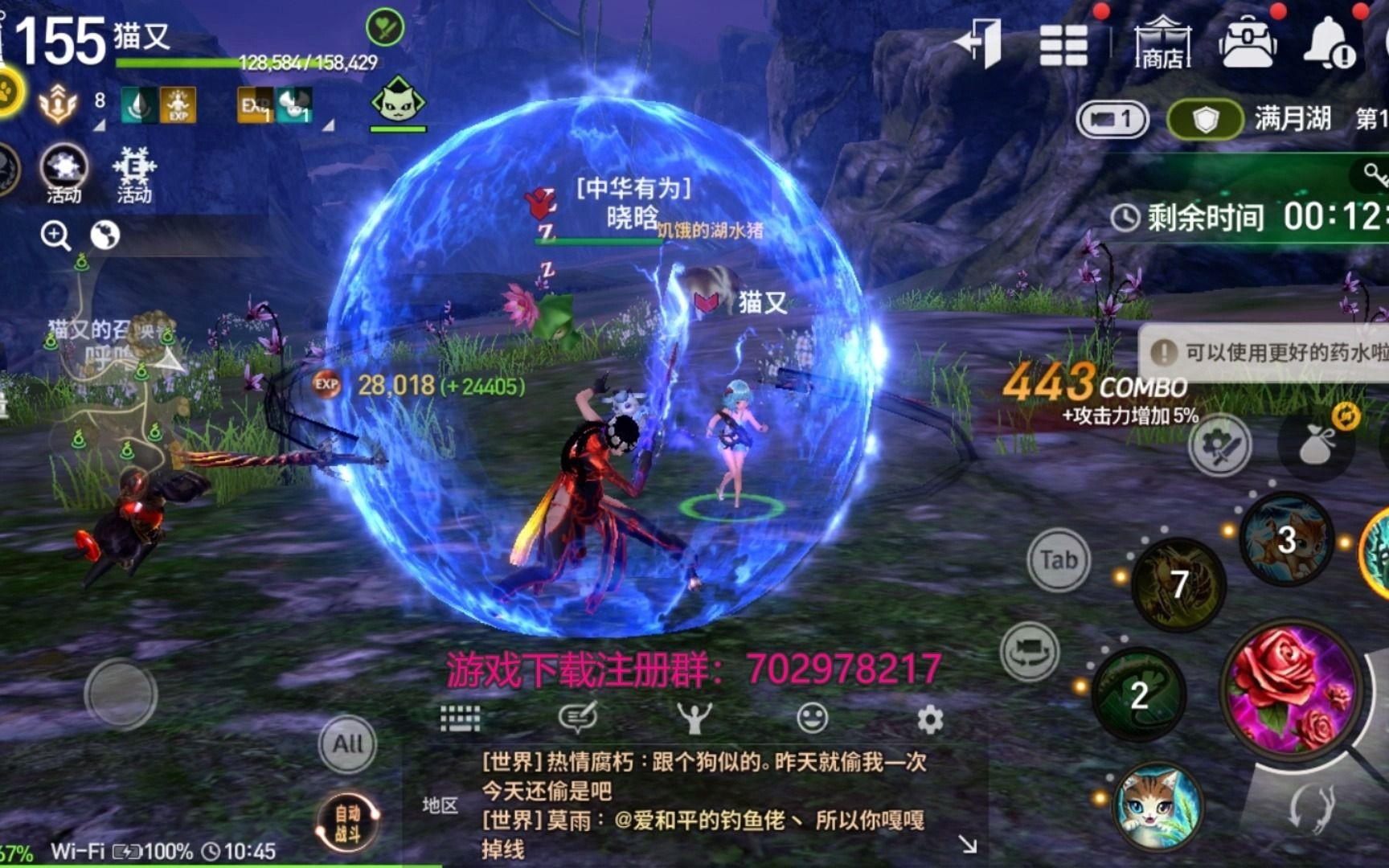This screenshot has height=868, width=1389.
Task: Open the chat keyboard input
Action: click(461, 718)
